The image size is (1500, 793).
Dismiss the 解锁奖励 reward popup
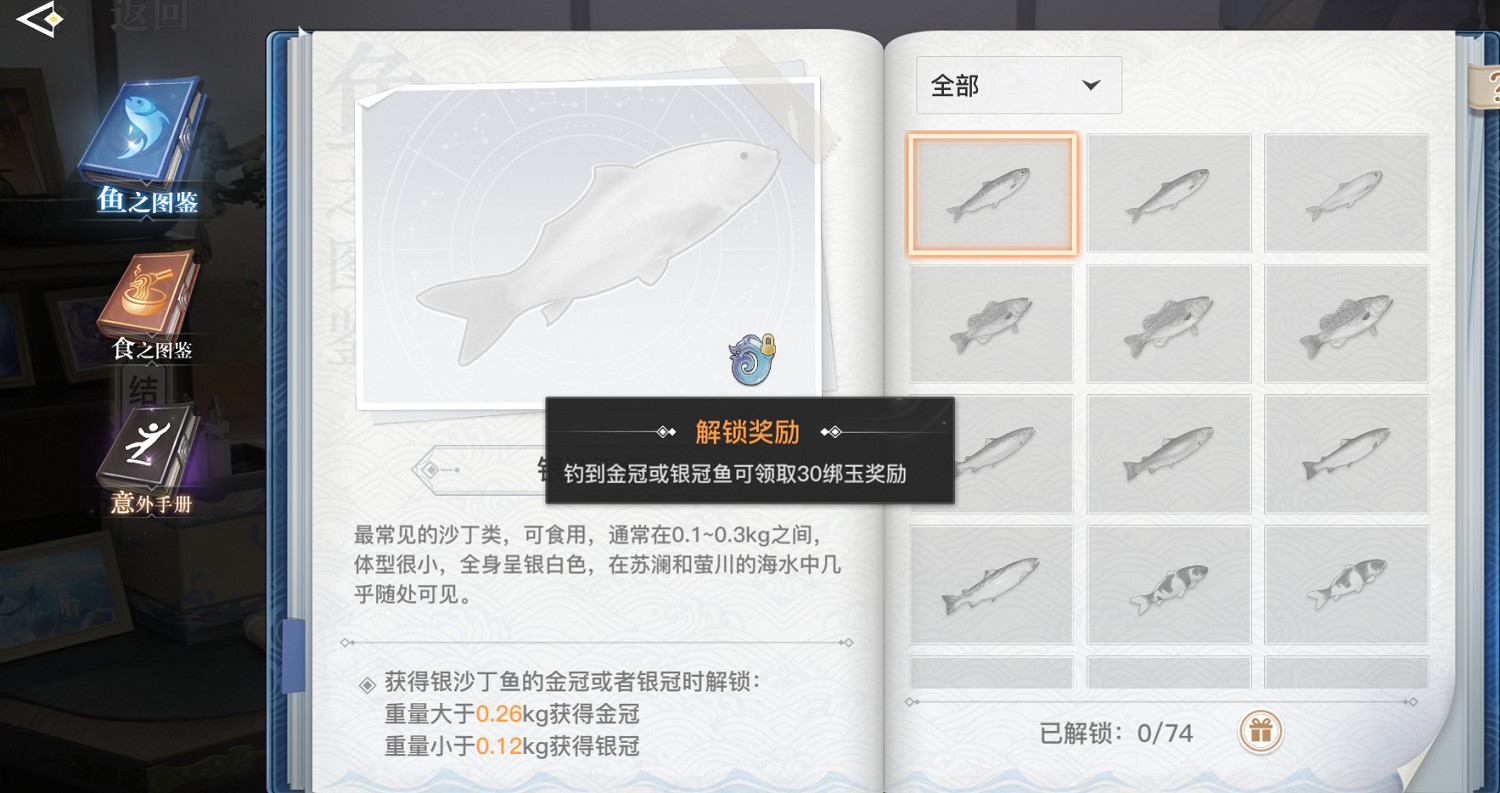coord(748,450)
